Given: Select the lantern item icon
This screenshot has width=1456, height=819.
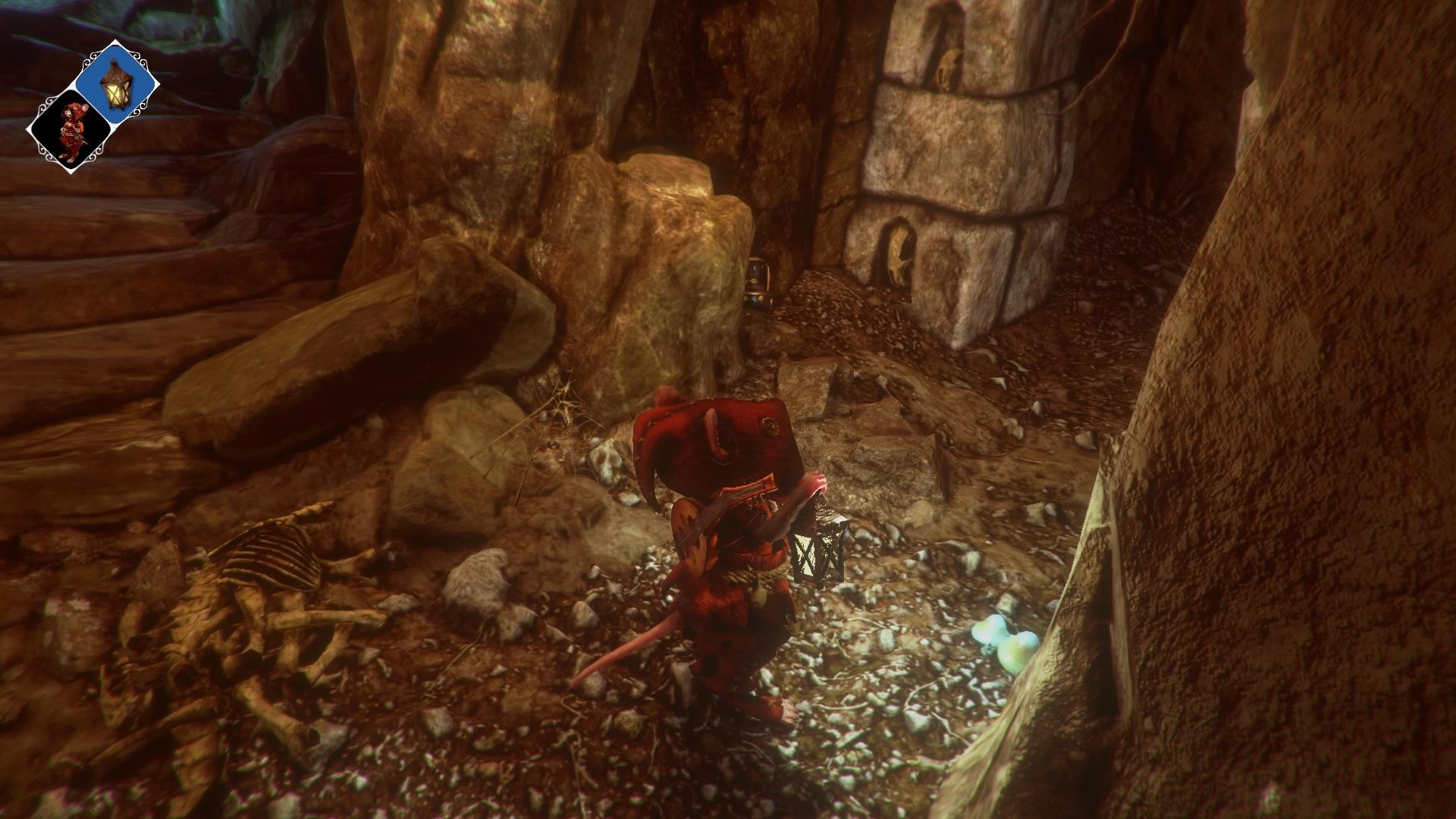Looking at the screenshot, I should [117, 83].
